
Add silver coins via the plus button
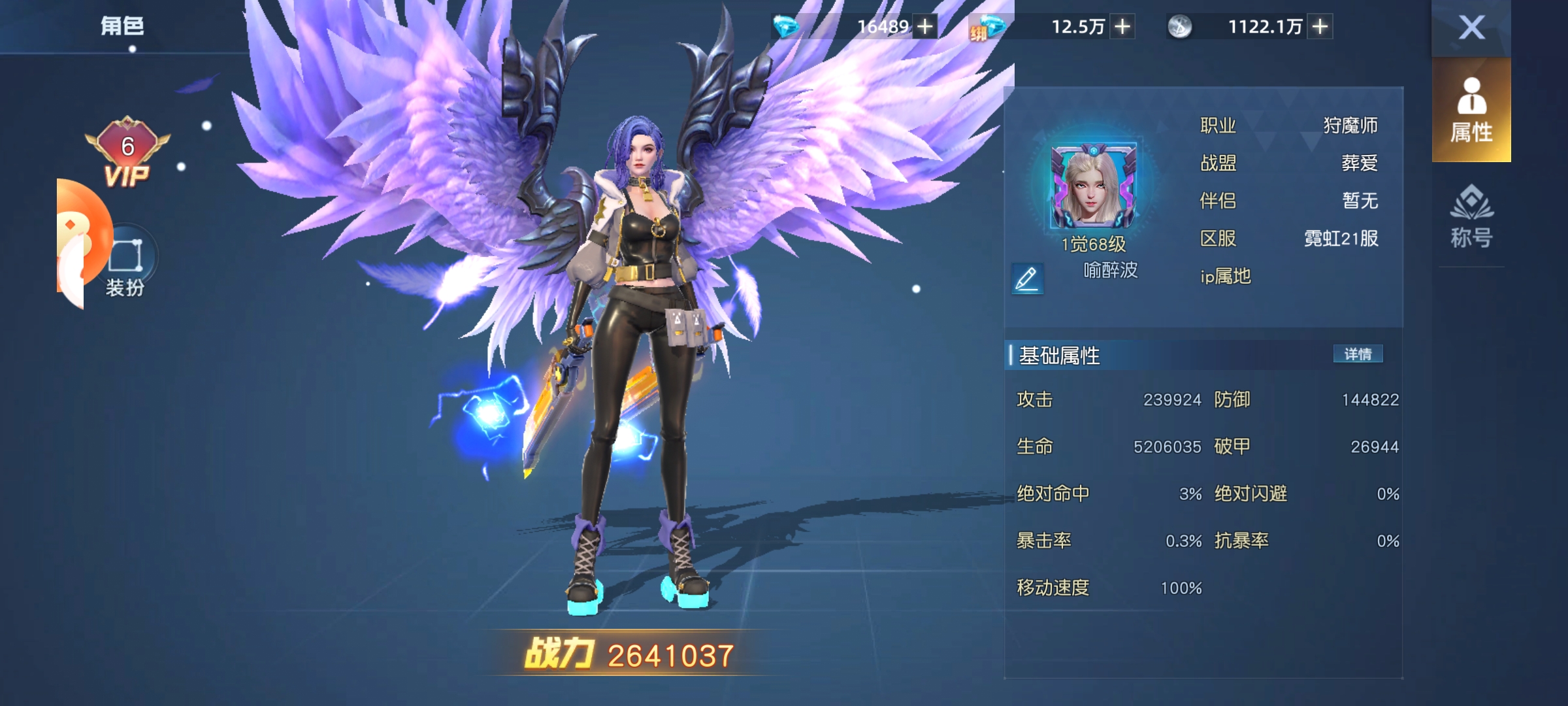[x=1320, y=27]
